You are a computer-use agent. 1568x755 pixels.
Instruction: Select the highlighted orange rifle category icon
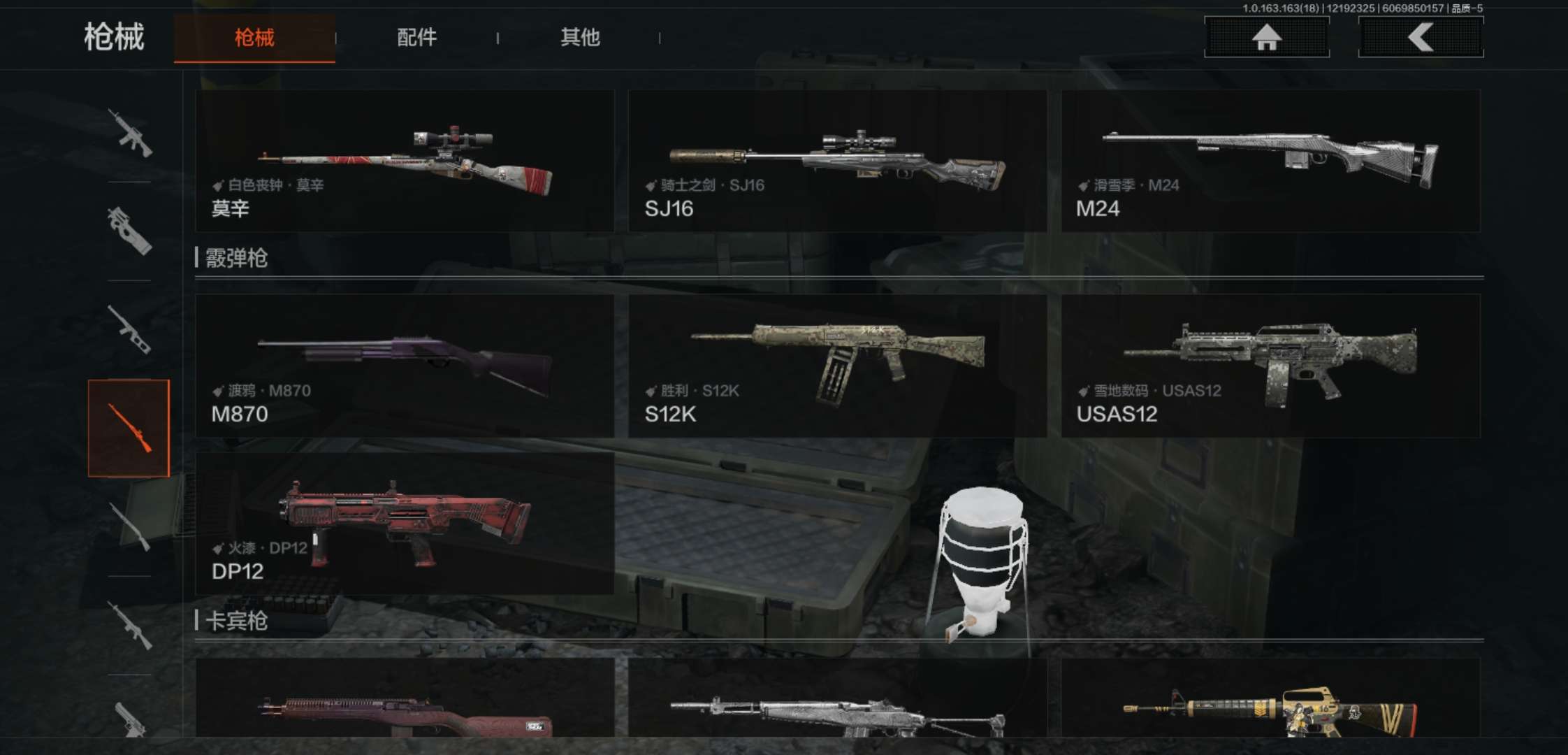click(129, 428)
